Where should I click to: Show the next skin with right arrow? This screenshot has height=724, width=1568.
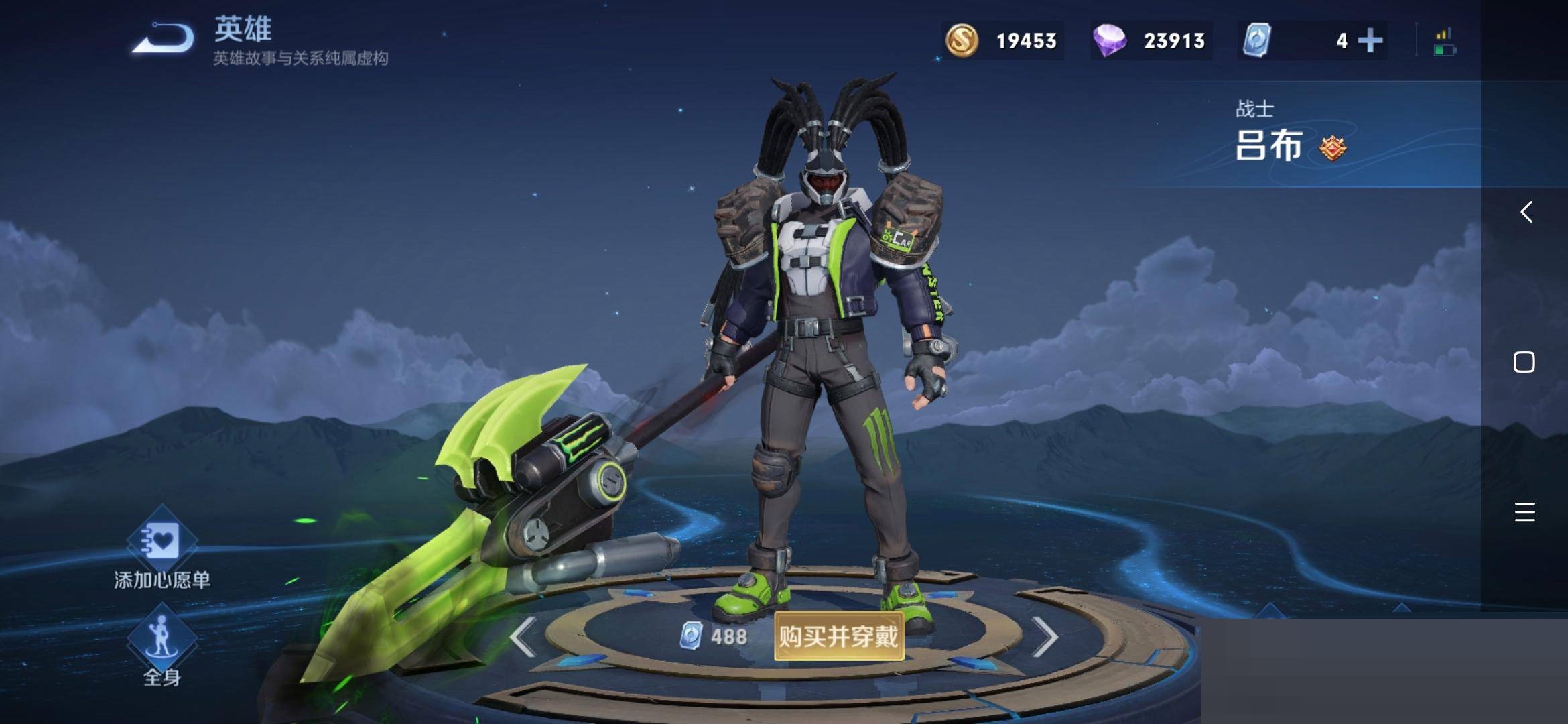1044,636
